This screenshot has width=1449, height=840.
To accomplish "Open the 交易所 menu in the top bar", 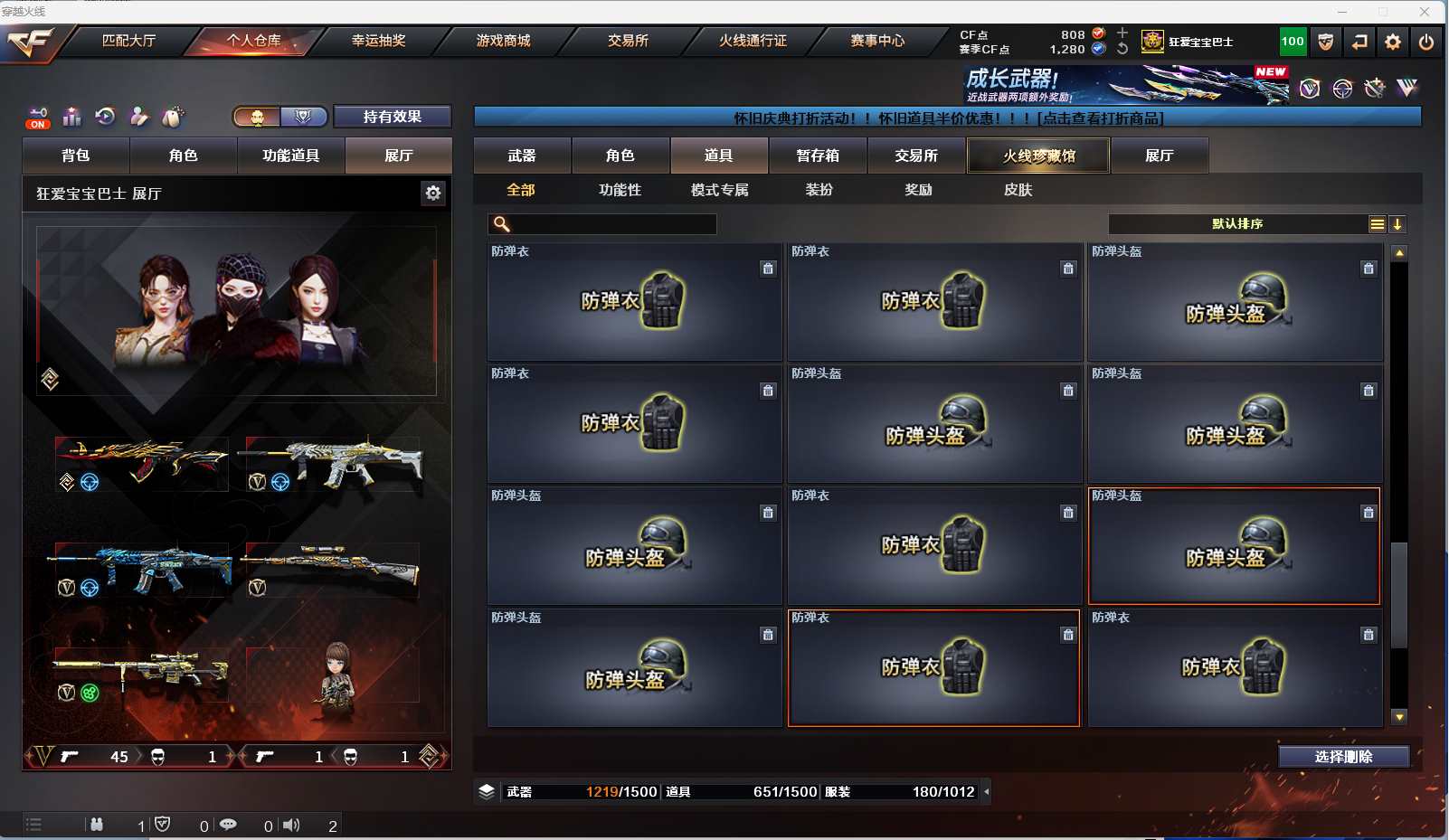I will pos(628,41).
